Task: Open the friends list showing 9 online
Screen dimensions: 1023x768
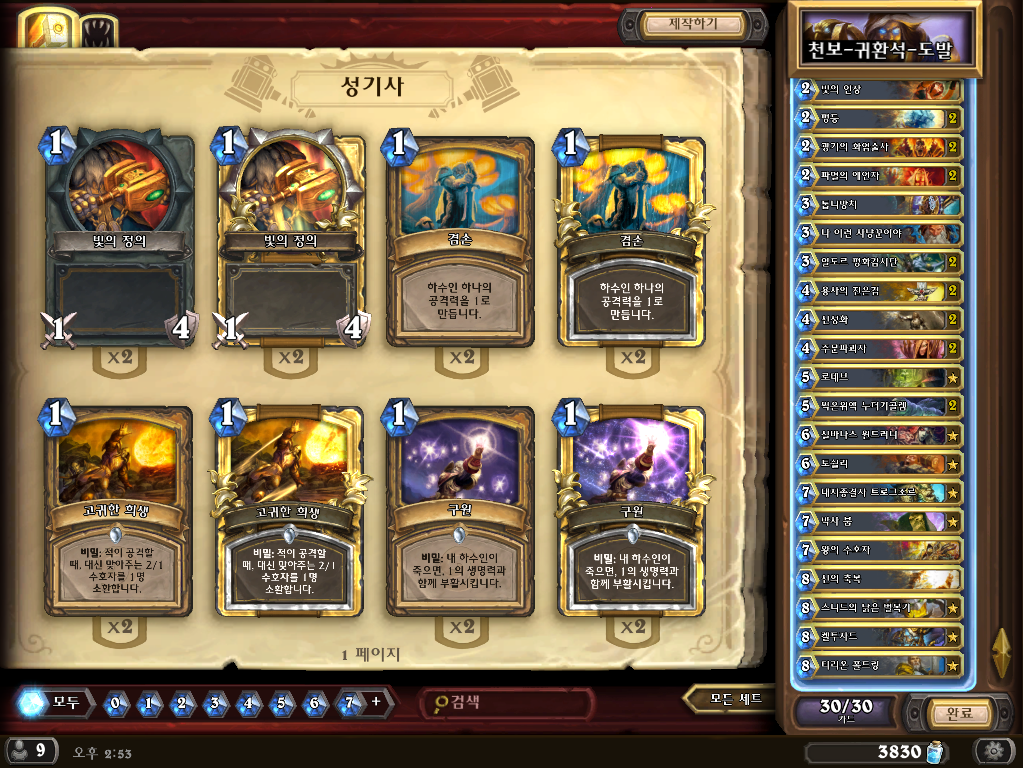Action: 28,750
